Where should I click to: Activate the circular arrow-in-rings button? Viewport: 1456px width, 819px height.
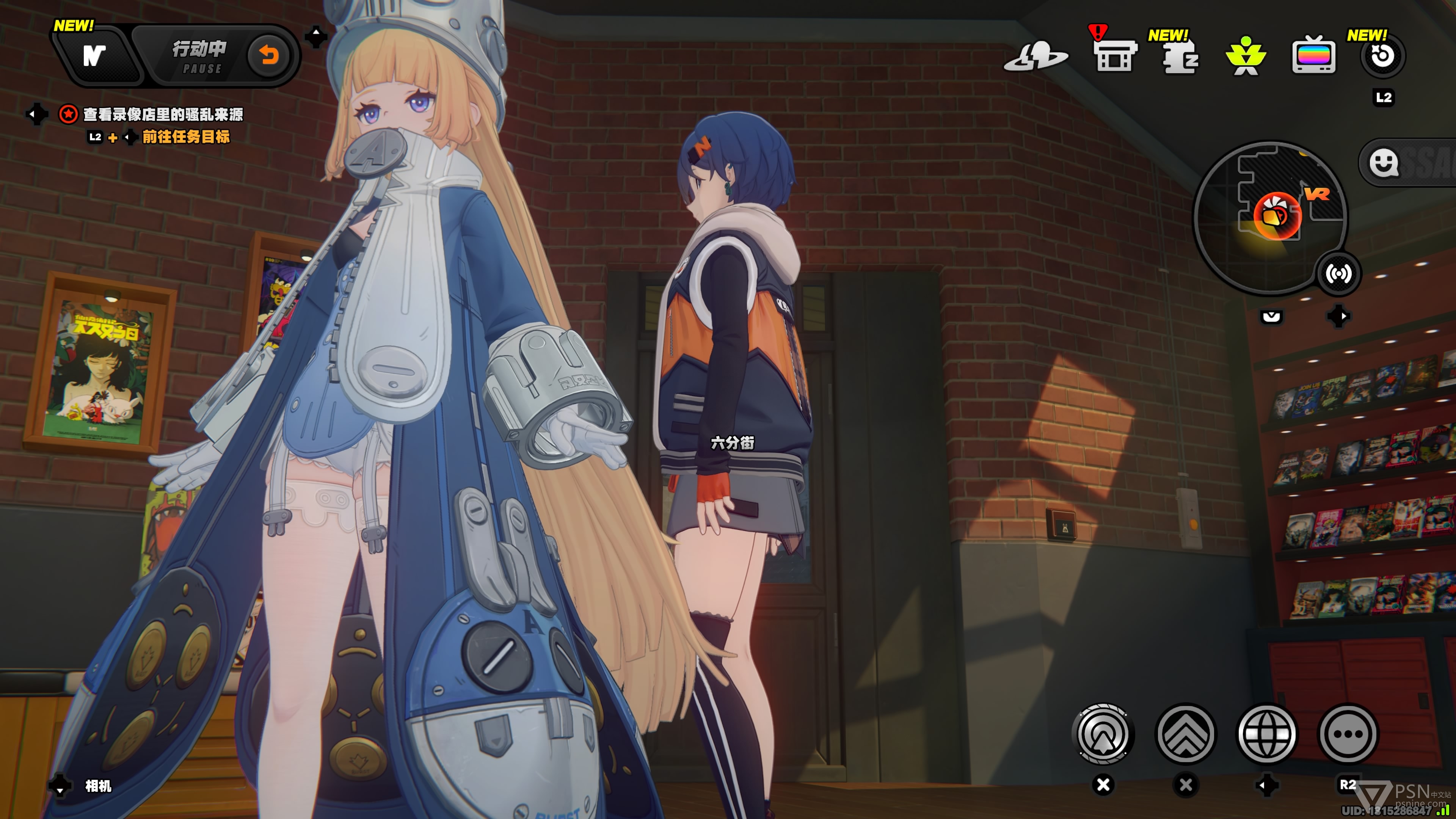pos(1102,734)
